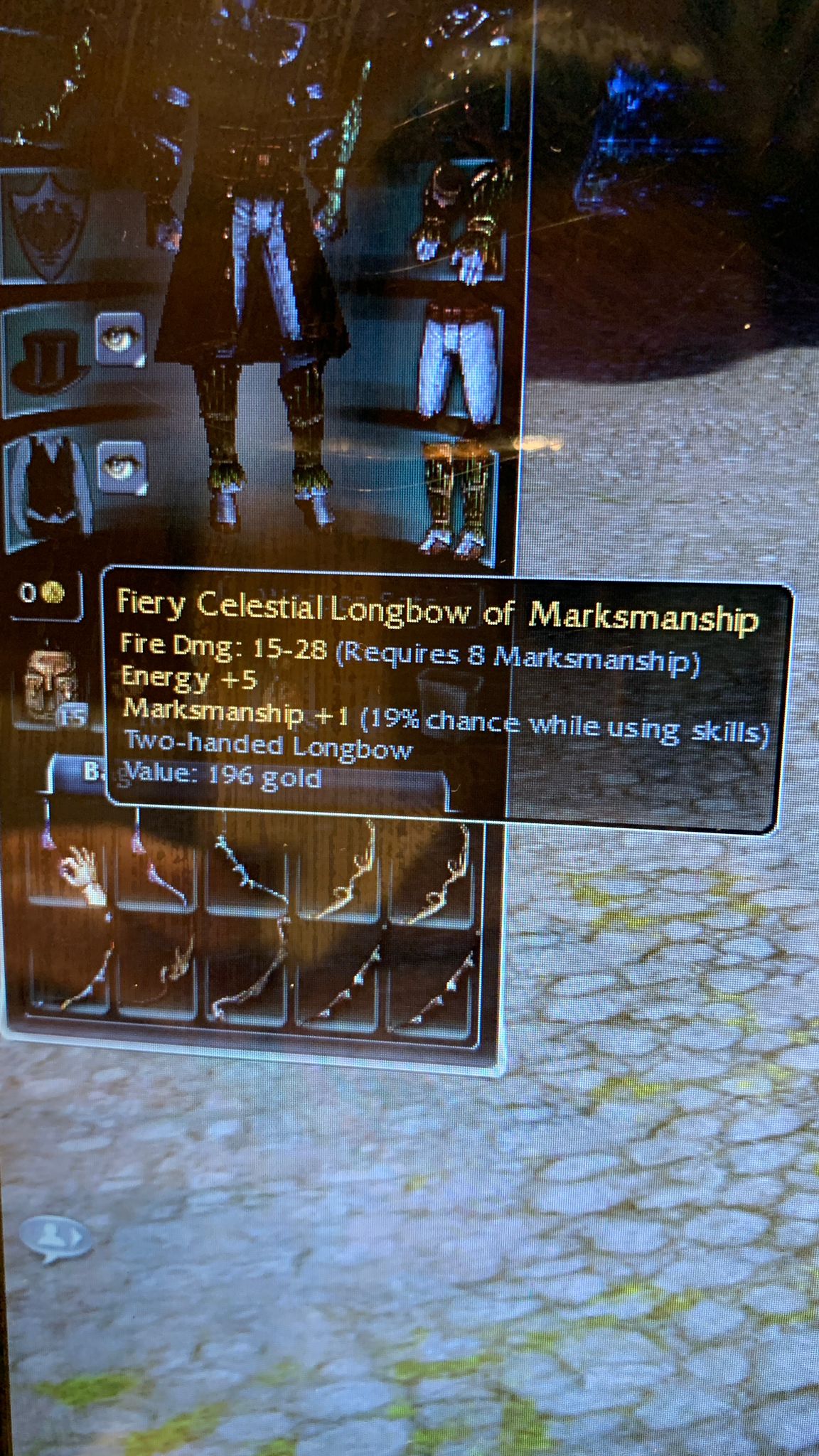
Task: Toggle visibility eye beside the top hat
Action: [x=119, y=340]
